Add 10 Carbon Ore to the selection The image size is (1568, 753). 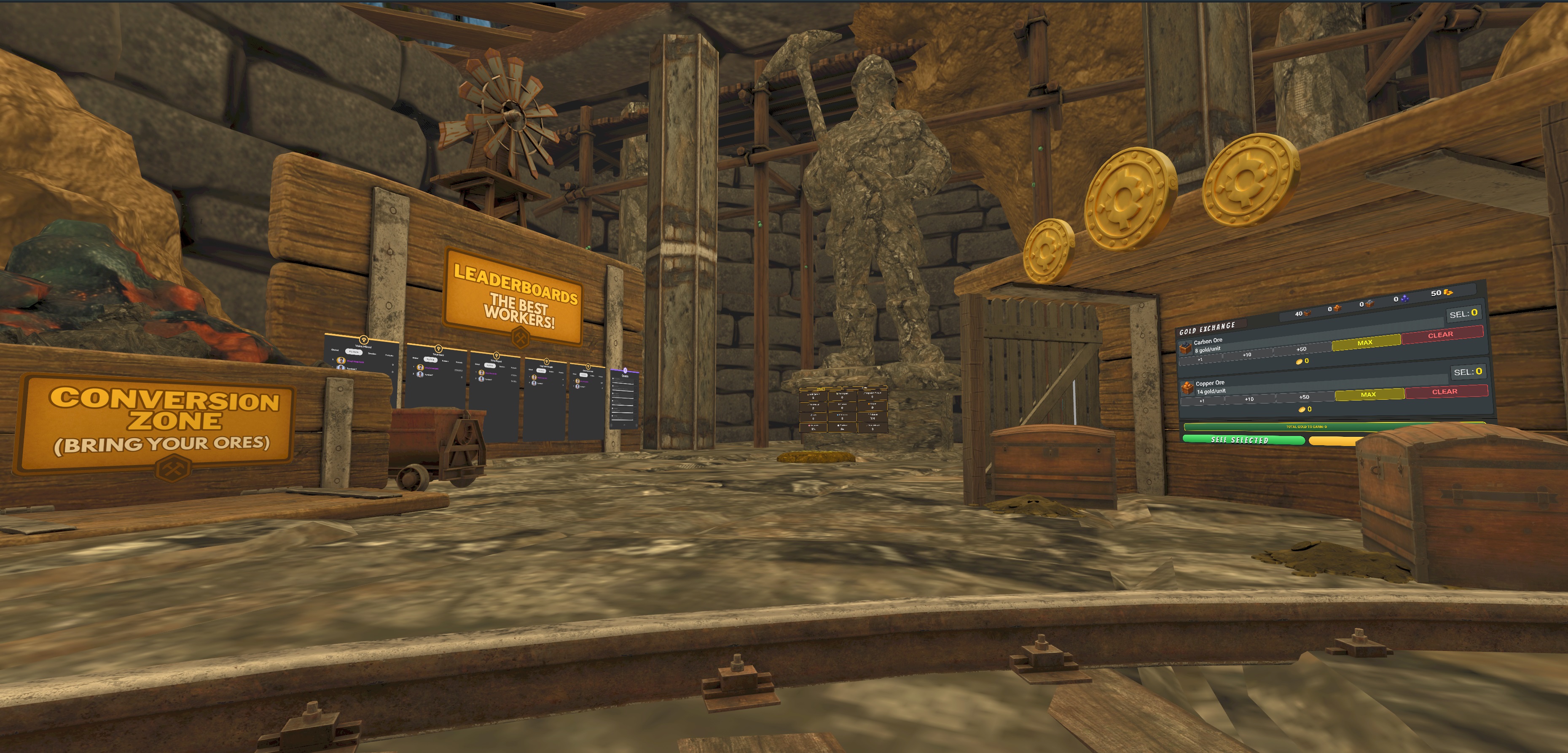tap(1247, 354)
